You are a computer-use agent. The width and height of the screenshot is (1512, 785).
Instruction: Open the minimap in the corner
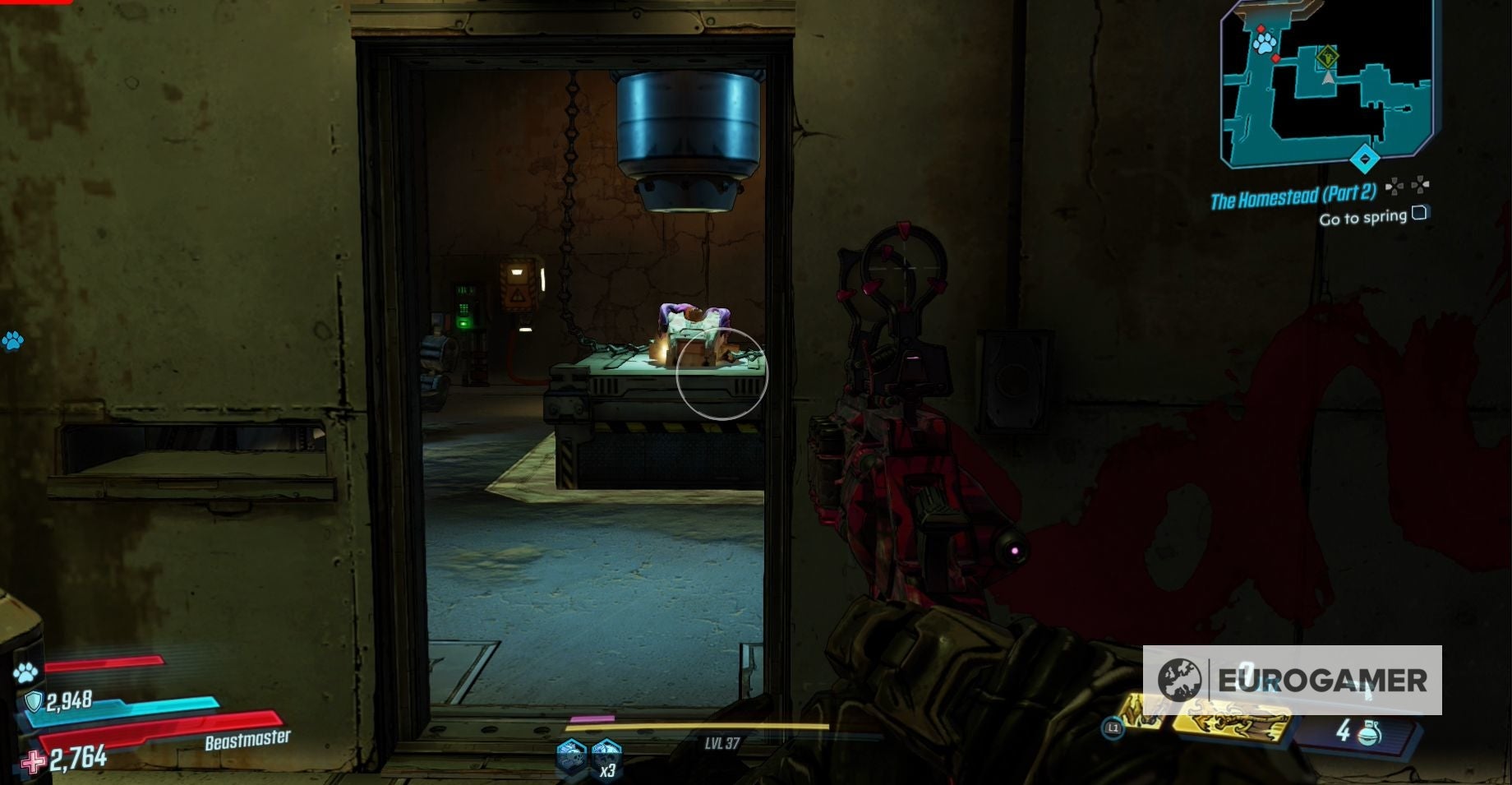pos(1326,82)
